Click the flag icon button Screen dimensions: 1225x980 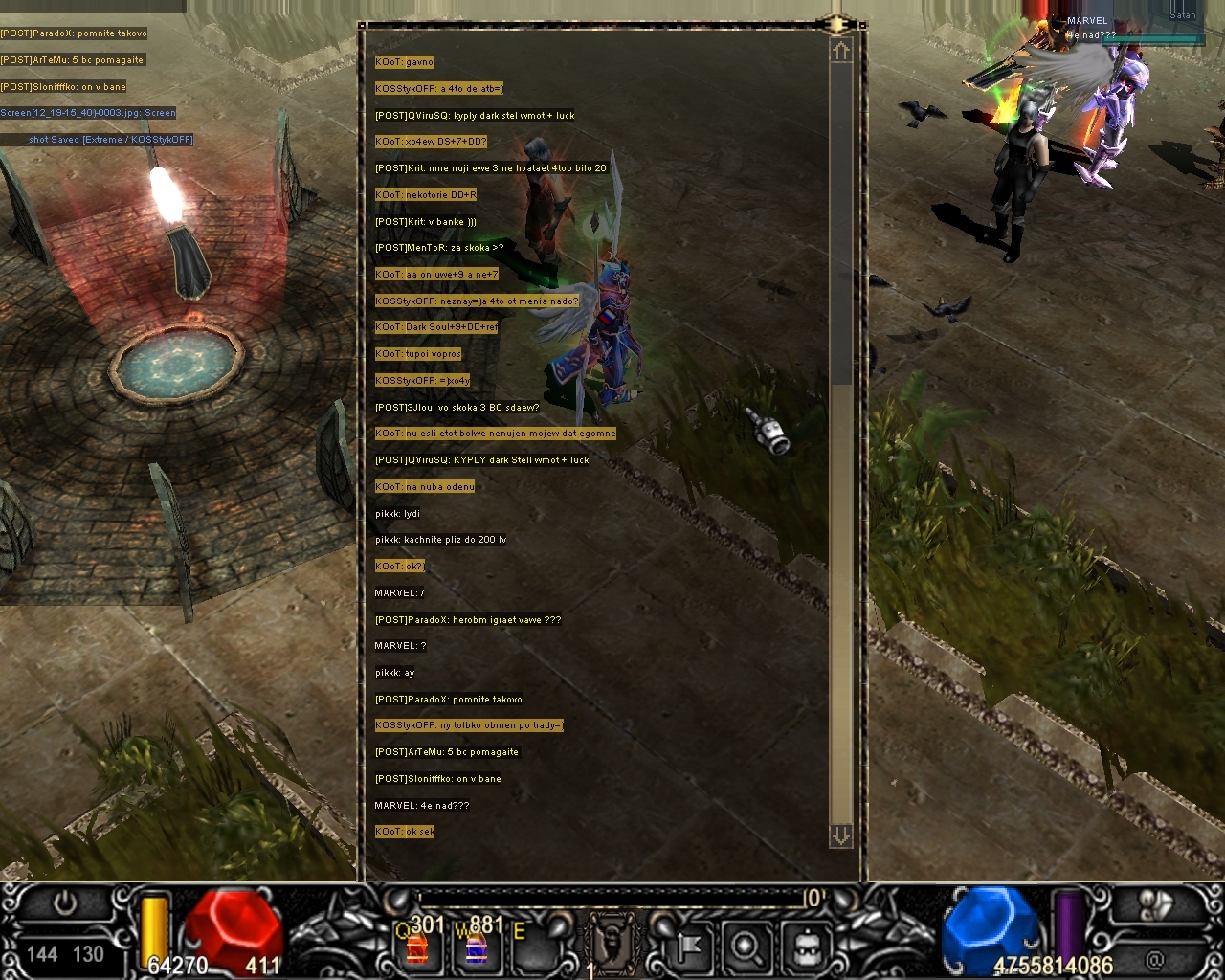pyautogui.click(x=689, y=947)
